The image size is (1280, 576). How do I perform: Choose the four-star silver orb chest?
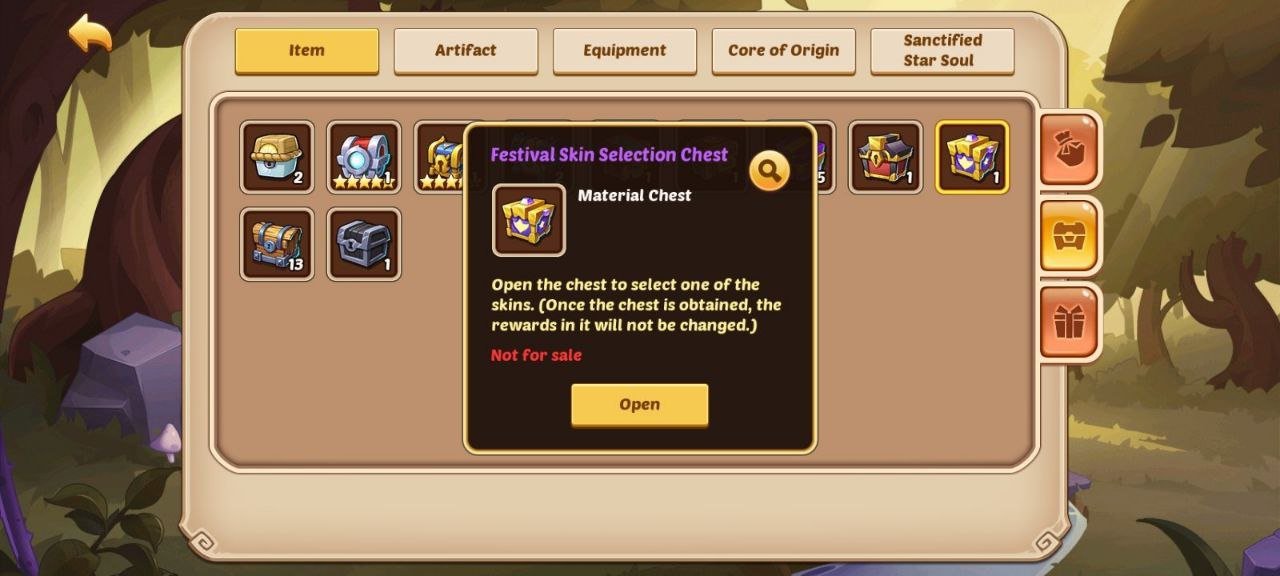364,157
